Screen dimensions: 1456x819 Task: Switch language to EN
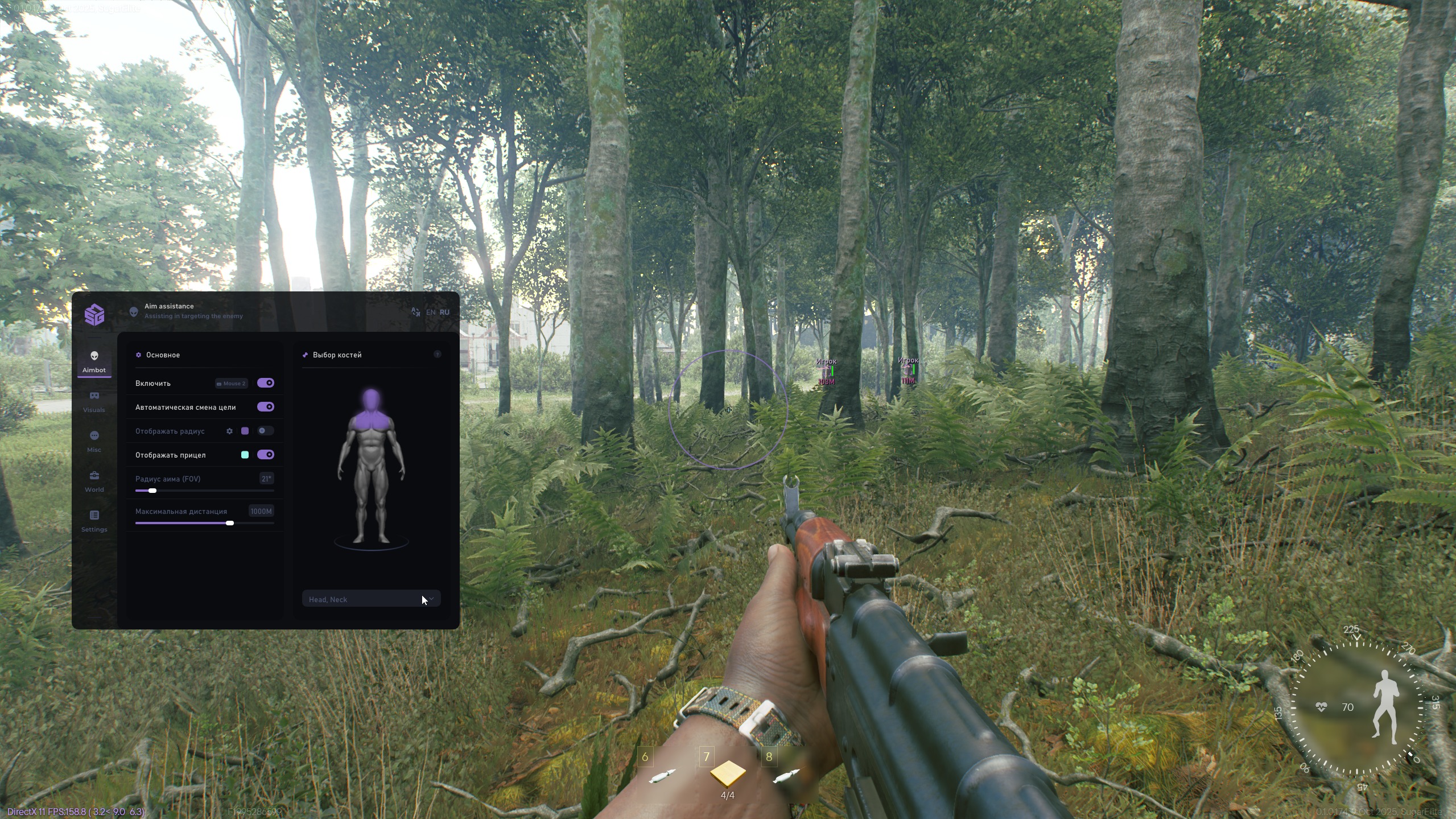point(430,312)
